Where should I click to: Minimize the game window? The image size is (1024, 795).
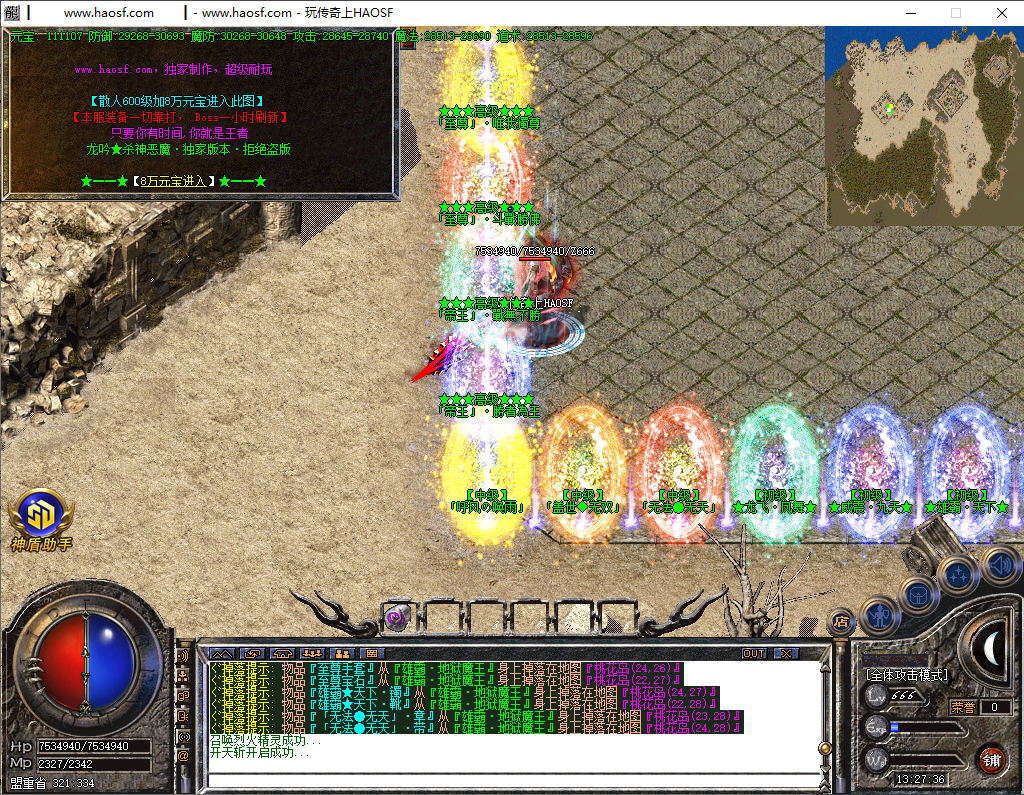(910, 13)
